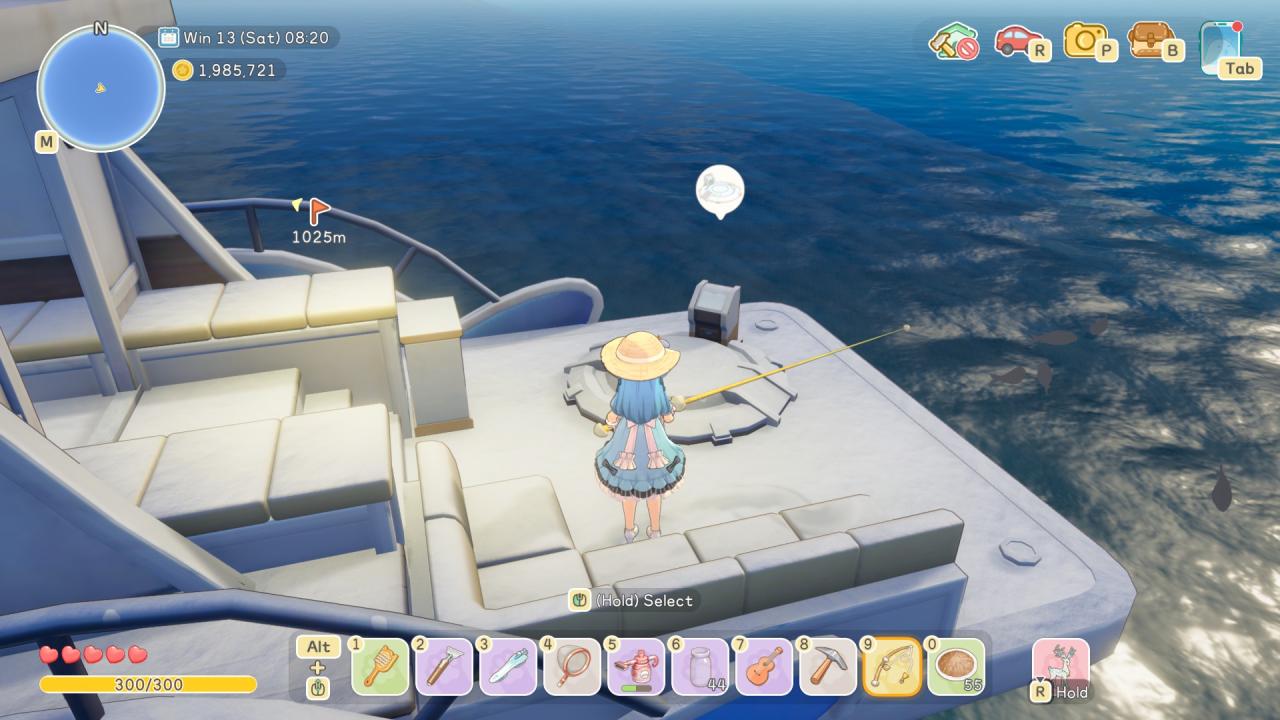Viewport: 1280px width, 720px height.
Task: Select the fishing rod in slot 9
Action: click(892, 667)
